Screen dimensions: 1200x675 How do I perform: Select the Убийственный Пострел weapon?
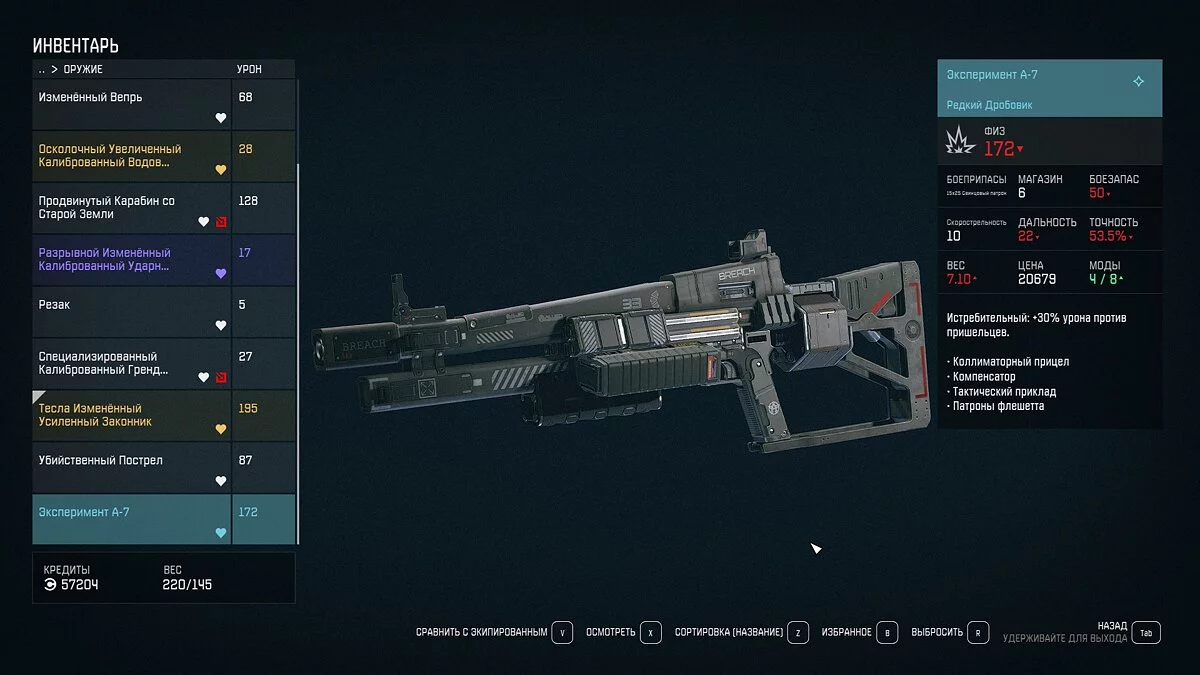click(x=132, y=468)
